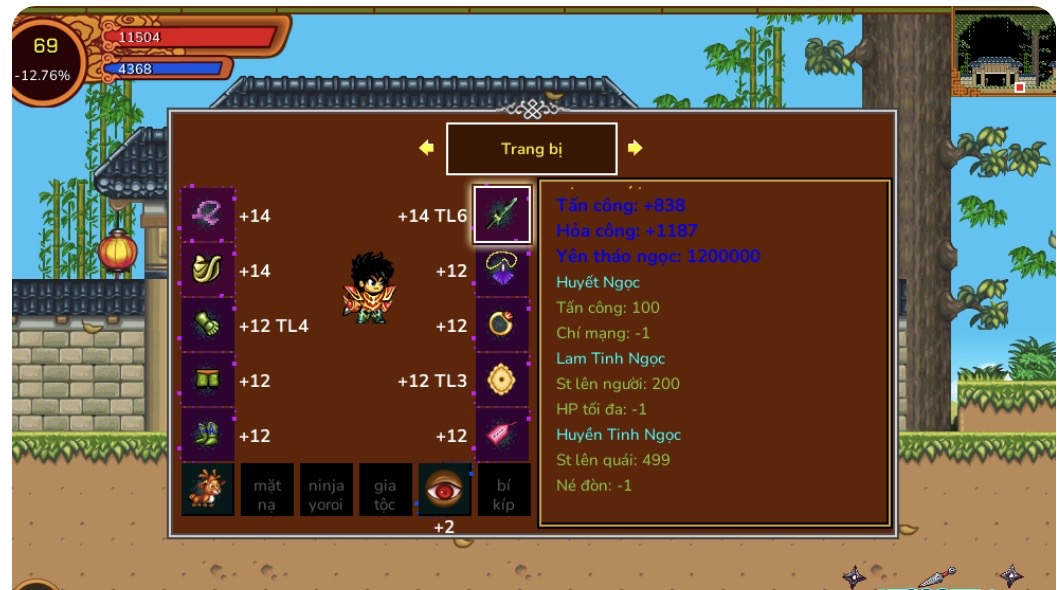Viewport: 1057px width, 590px height.
Task: Select the purple headband equipment slot
Action: coord(208,214)
